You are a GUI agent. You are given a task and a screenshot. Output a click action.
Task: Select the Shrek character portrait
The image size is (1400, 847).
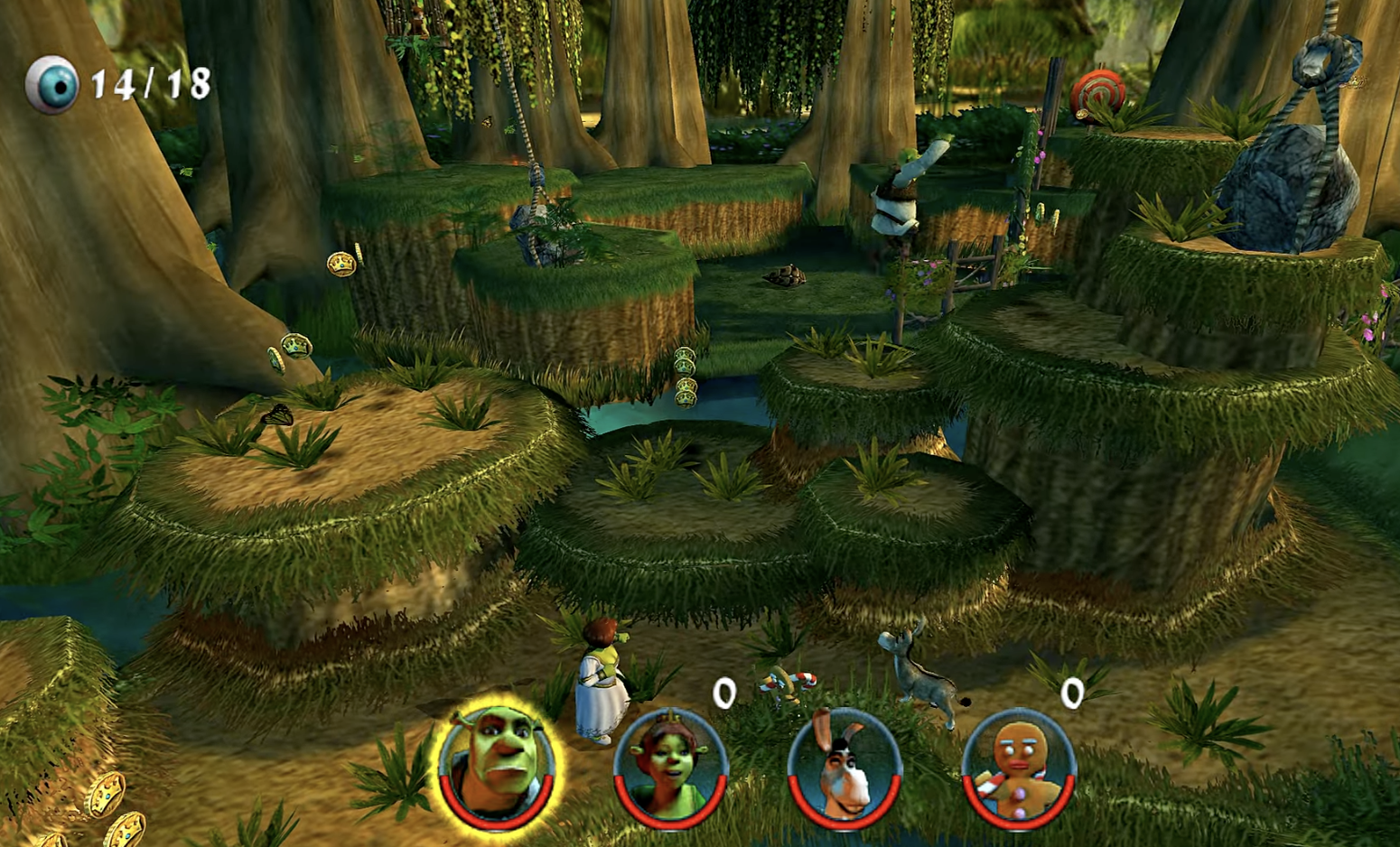[x=496, y=768]
